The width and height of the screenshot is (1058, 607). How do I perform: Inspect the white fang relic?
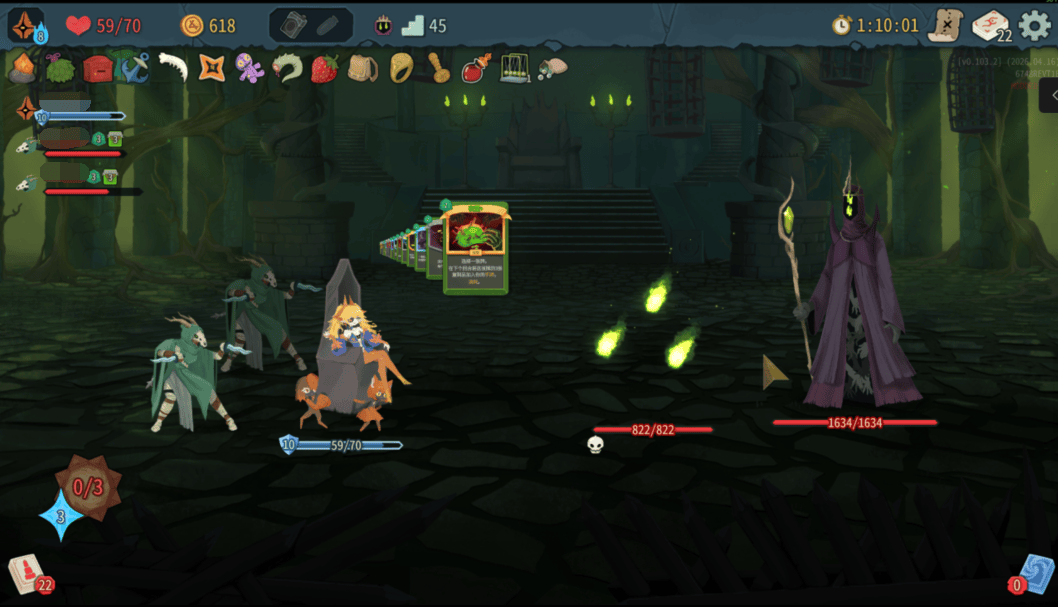173,68
